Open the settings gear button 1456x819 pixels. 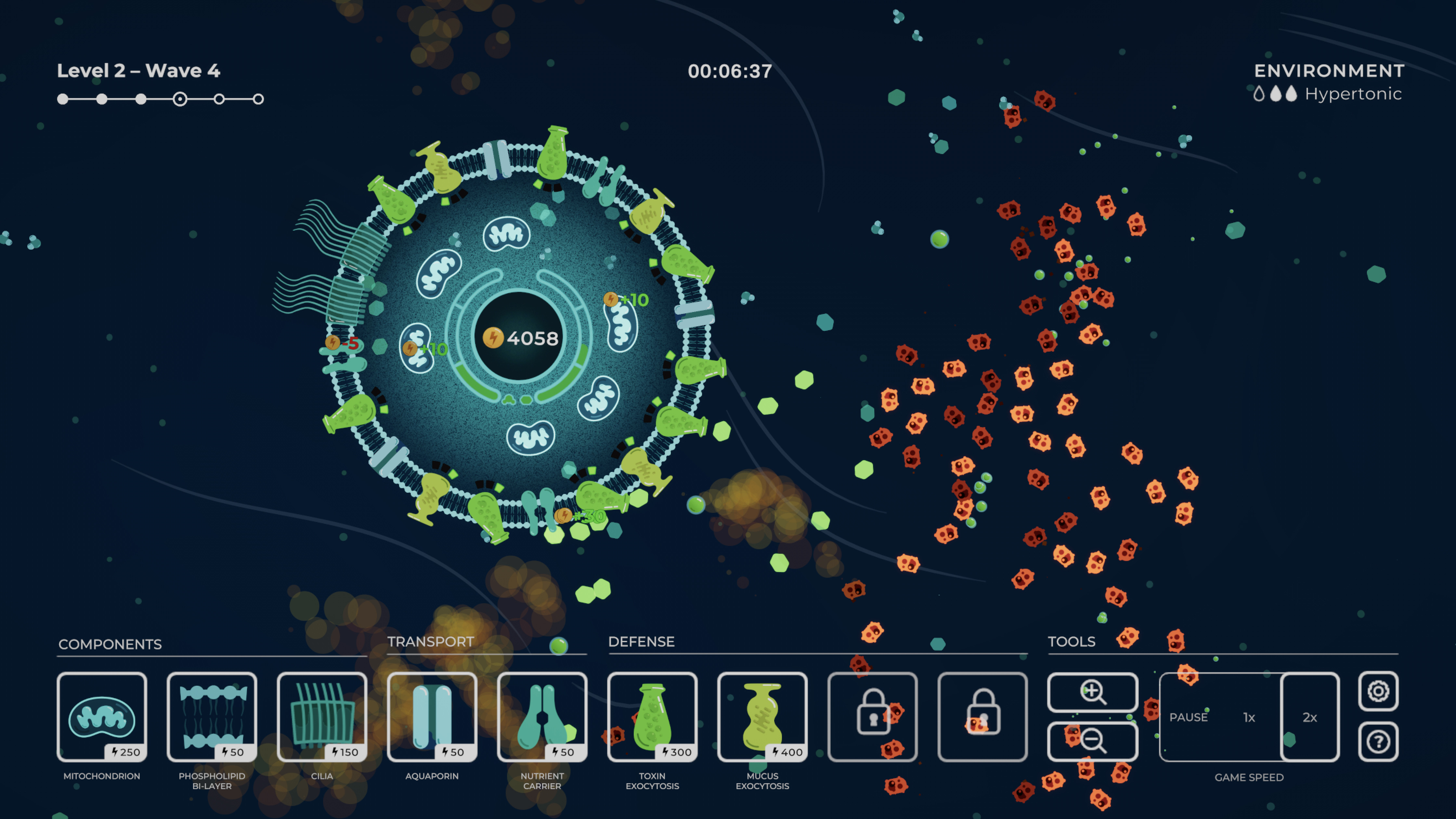[1379, 691]
